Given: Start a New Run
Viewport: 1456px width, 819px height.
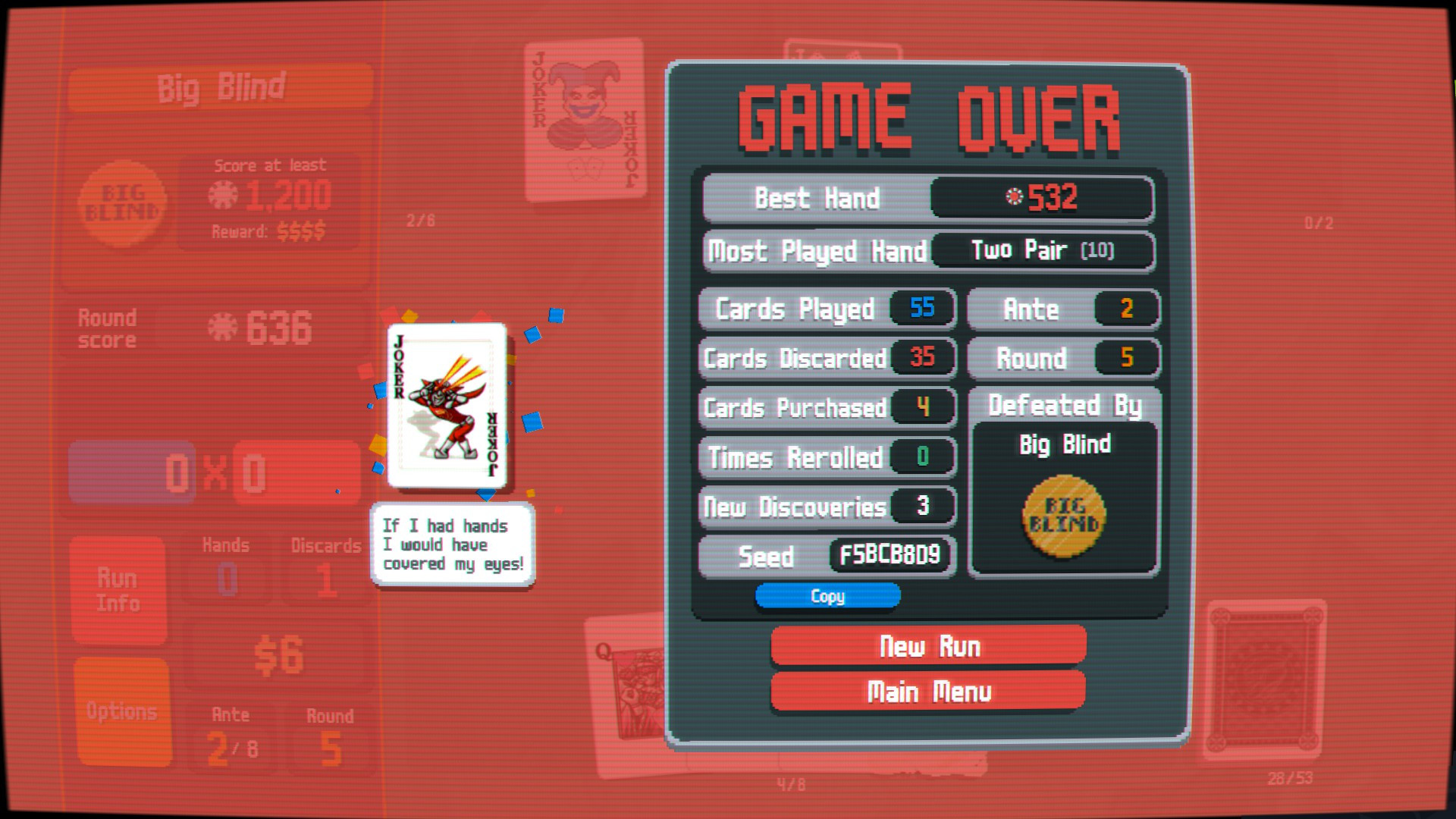Looking at the screenshot, I should pyautogui.click(x=928, y=646).
